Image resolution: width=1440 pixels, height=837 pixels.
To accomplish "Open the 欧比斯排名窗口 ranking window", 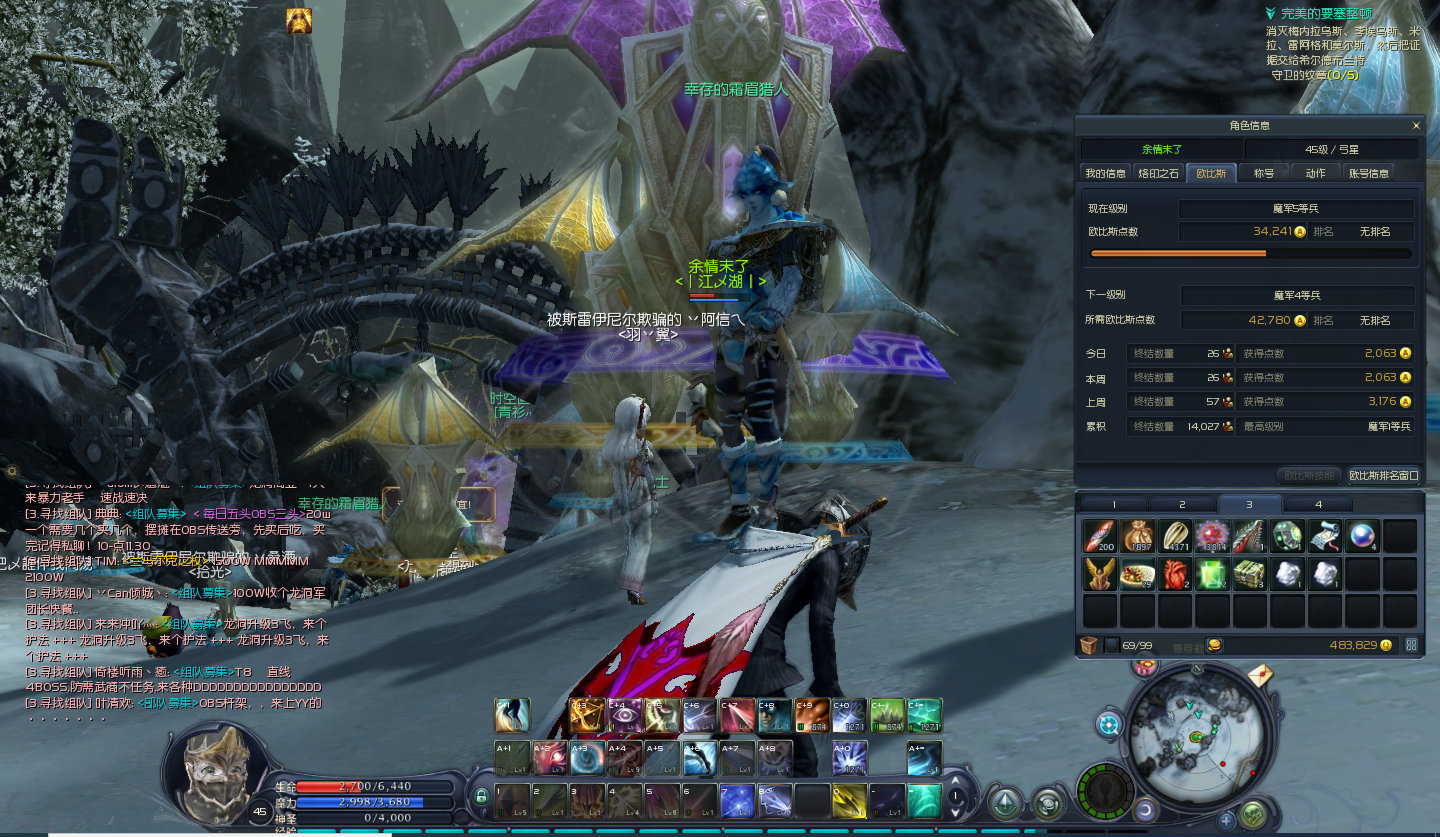I will click(x=1383, y=476).
